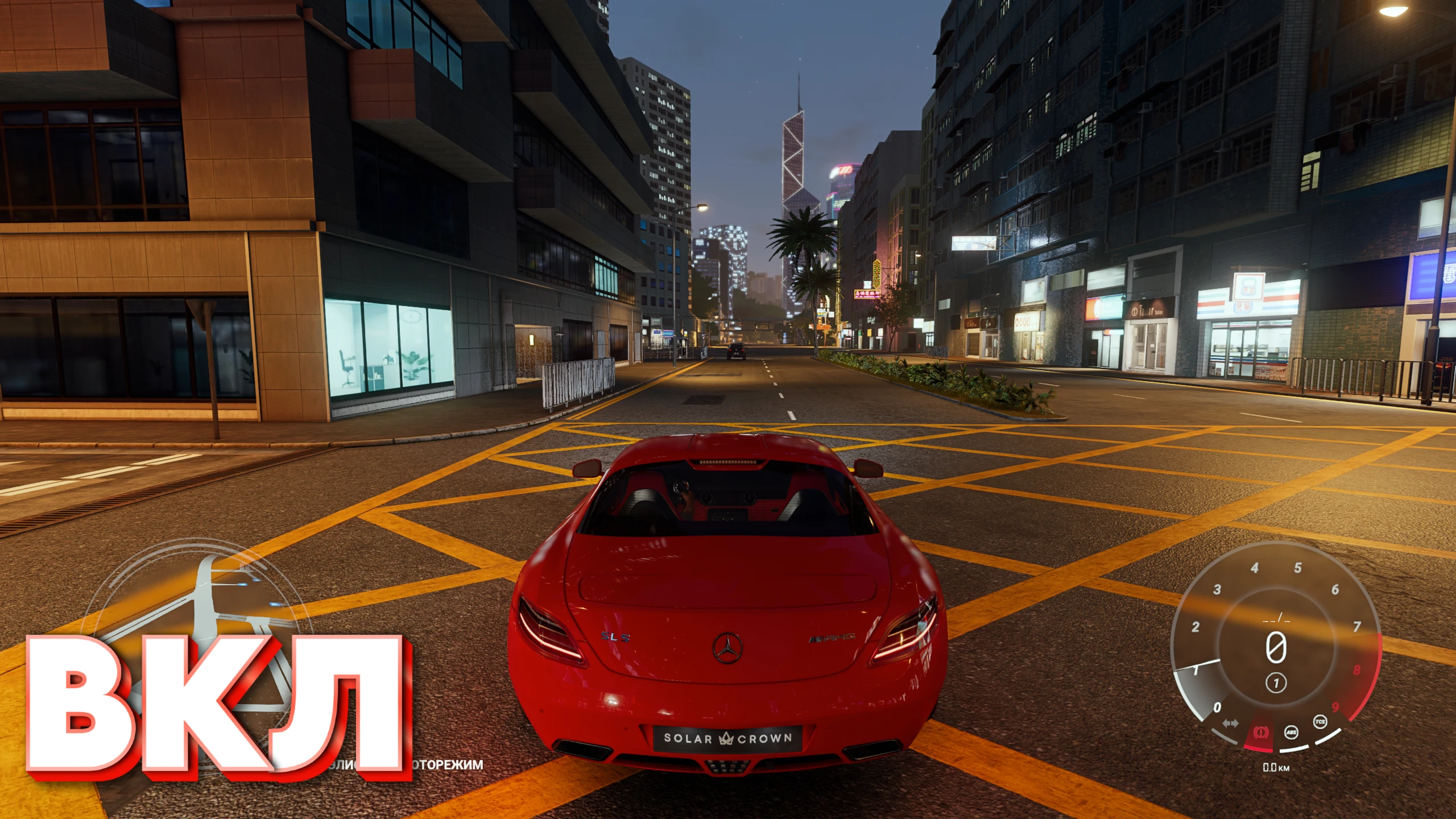Click the gear indicator circle showing 1
Image resolution: width=1456 pixels, height=819 pixels.
1276,682
